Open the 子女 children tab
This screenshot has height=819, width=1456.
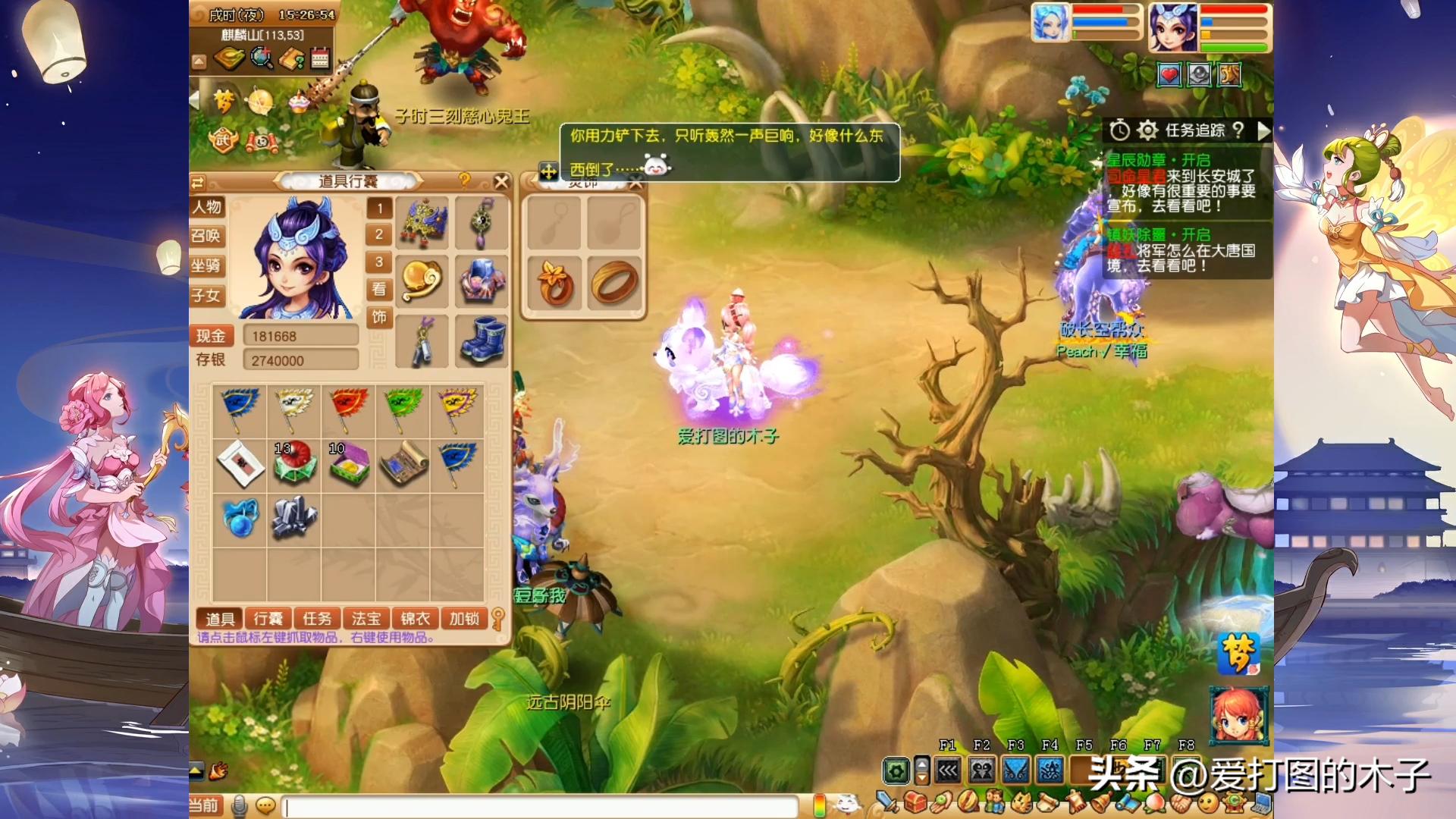tap(207, 295)
